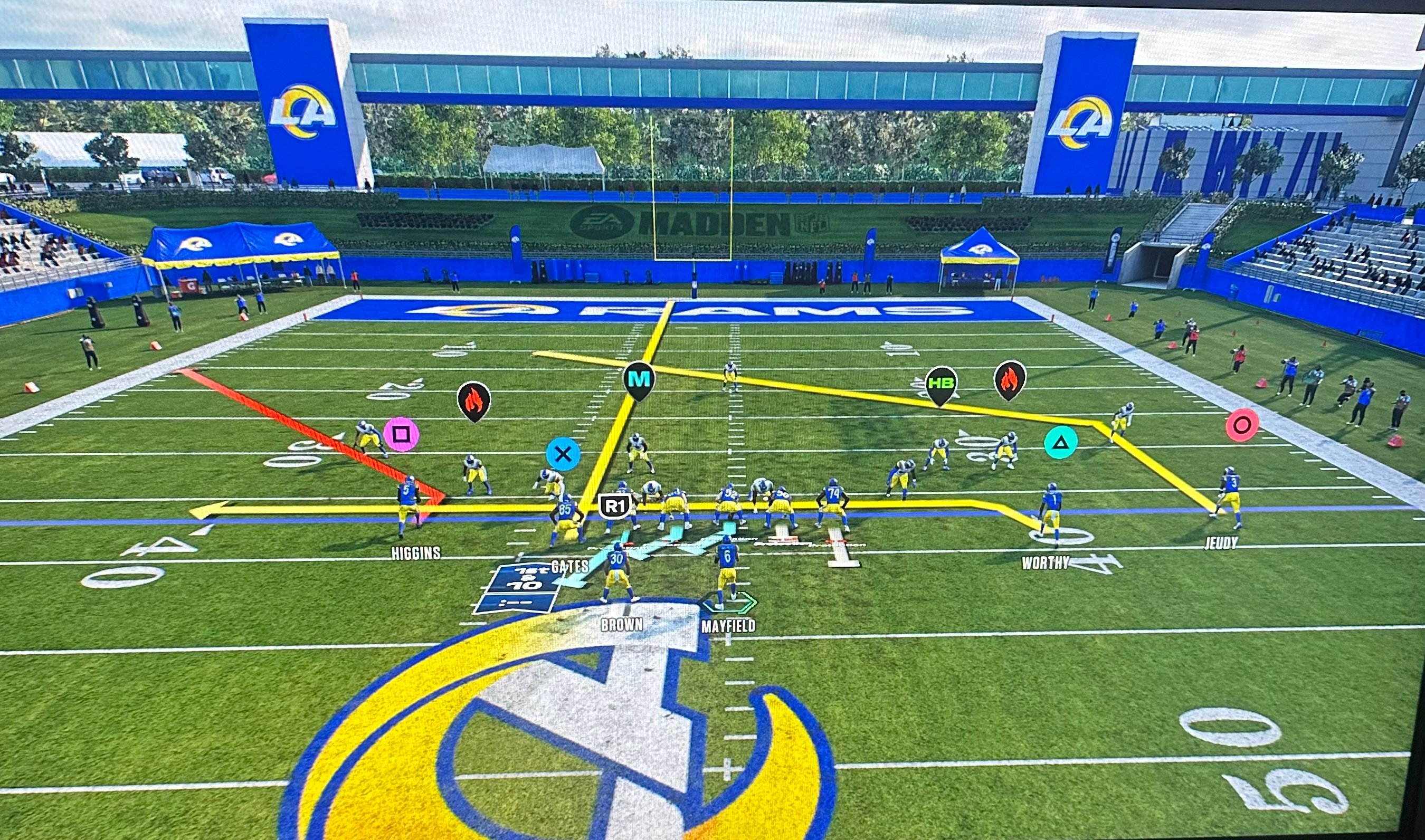Select the flame marker beside the HB marker
The width and height of the screenshot is (1425, 840).
pos(1010,379)
